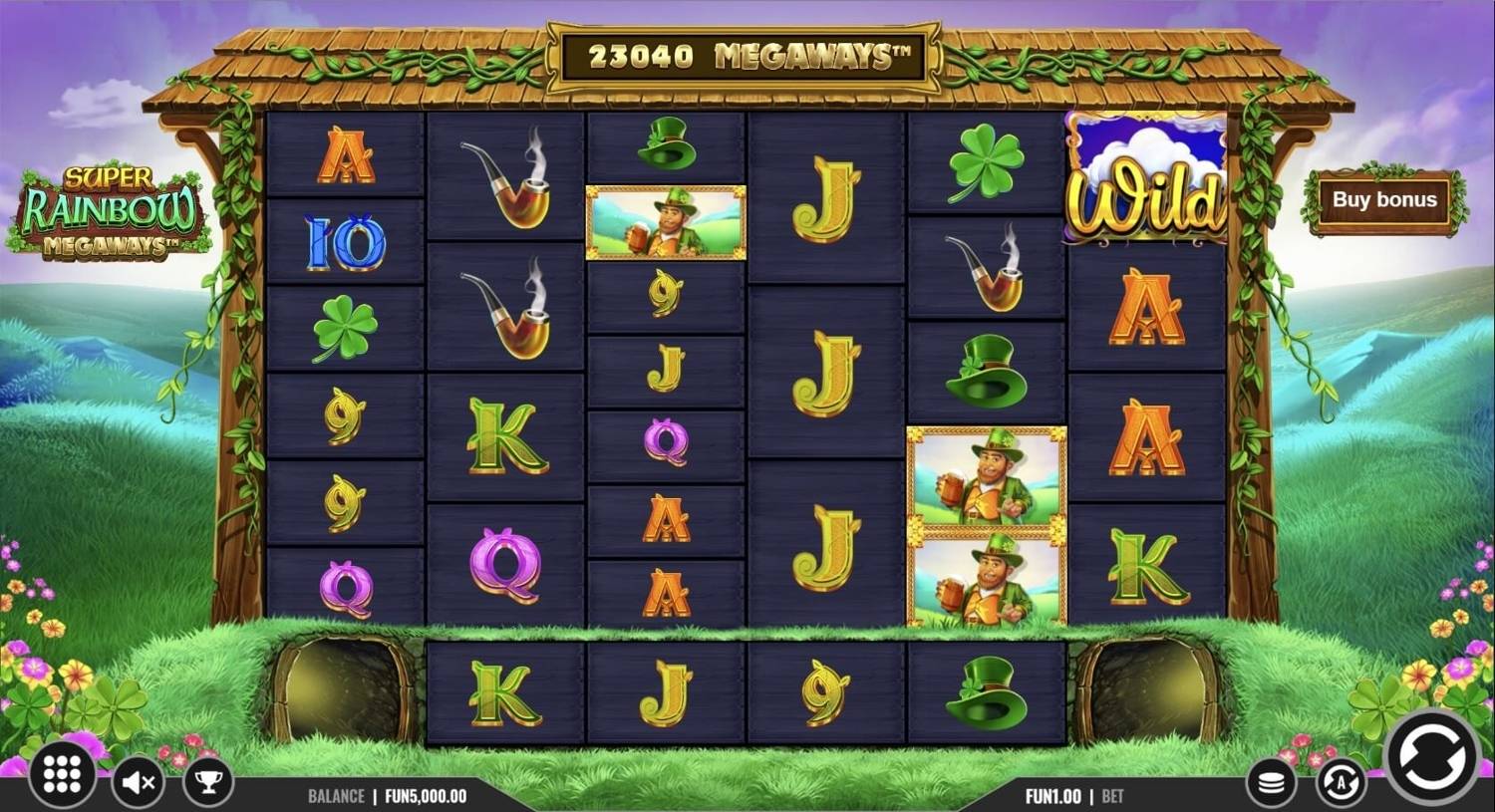This screenshot has width=1495, height=812.
Task: Unmute the game sound
Action: tap(139, 780)
